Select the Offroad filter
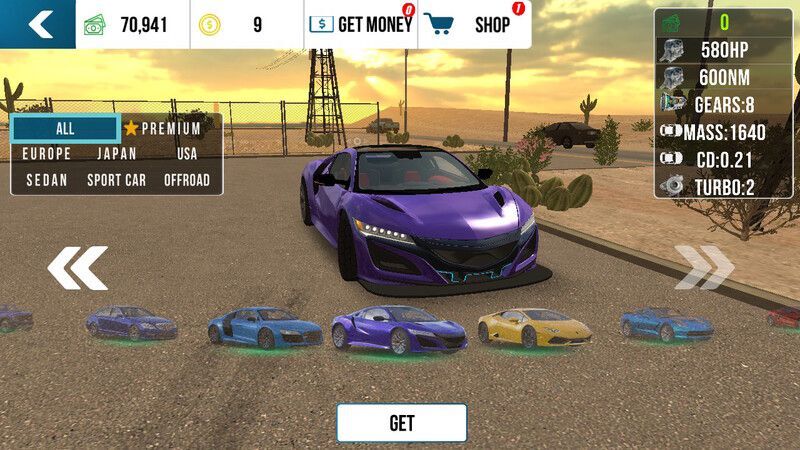The width and height of the screenshot is (800, 450). tap(187, 180)
